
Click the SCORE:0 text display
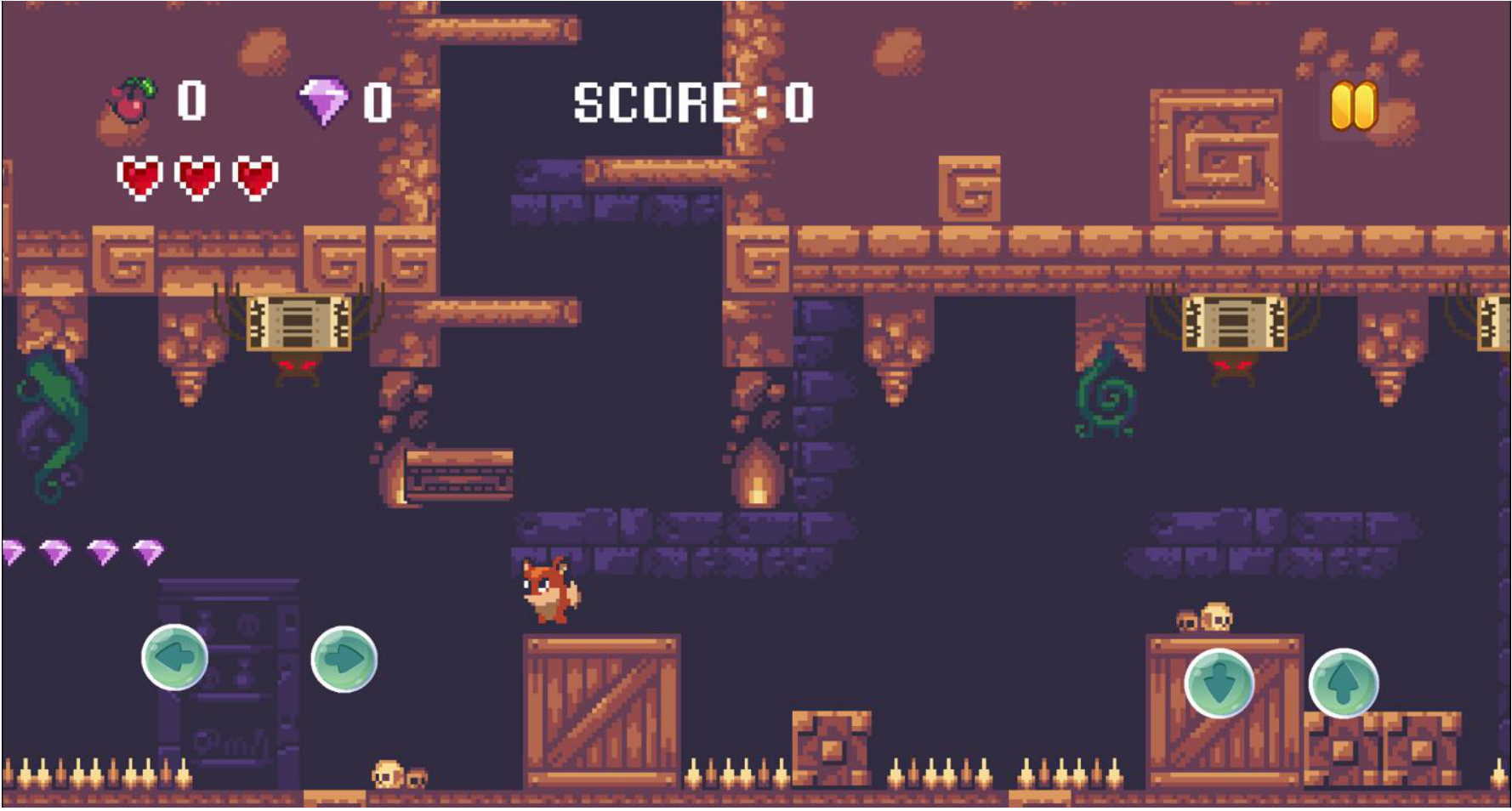click(689, 102)
